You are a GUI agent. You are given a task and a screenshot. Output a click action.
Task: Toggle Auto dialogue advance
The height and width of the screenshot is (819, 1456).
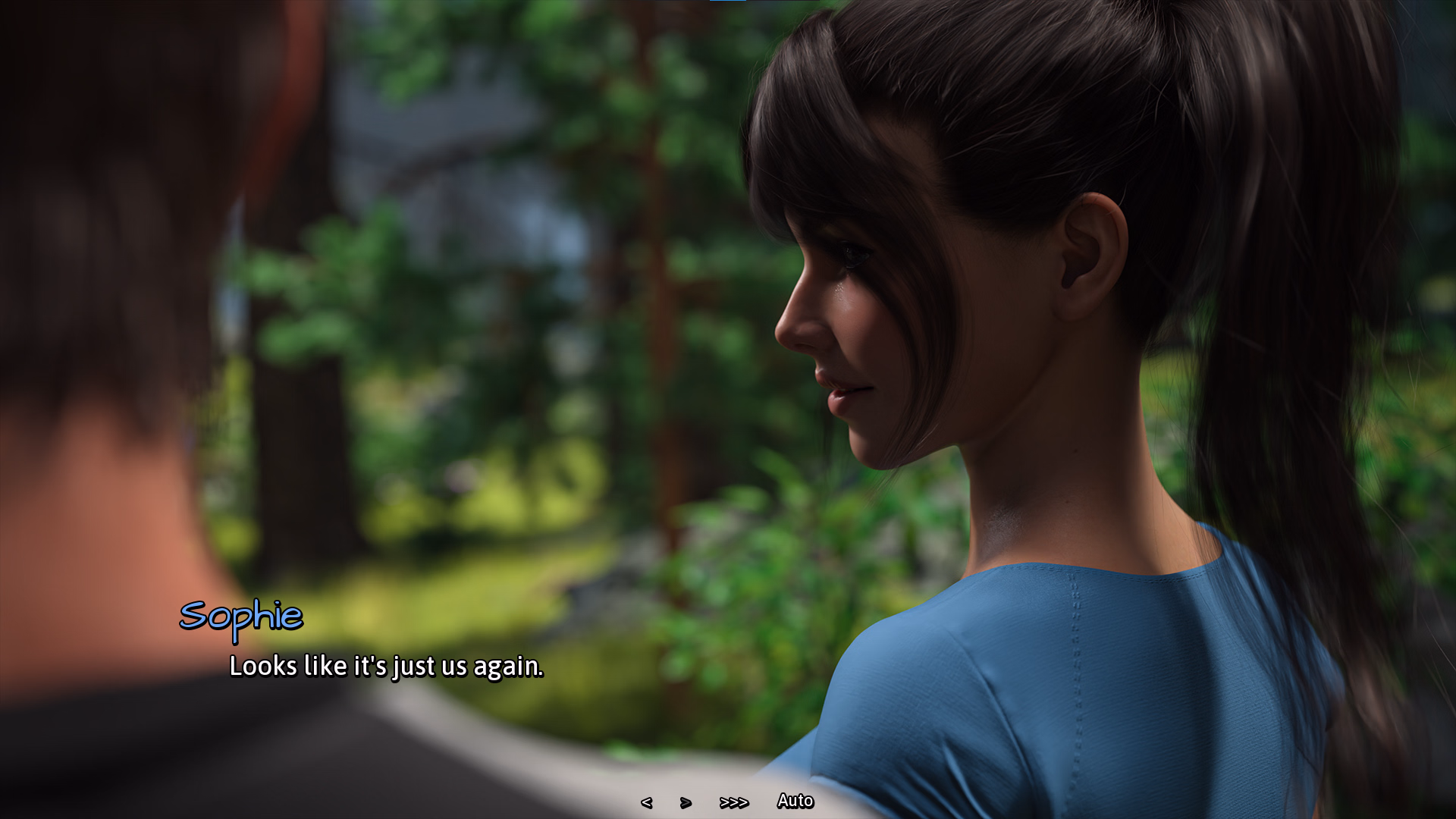pyautogui.click(x=795, y=801)
